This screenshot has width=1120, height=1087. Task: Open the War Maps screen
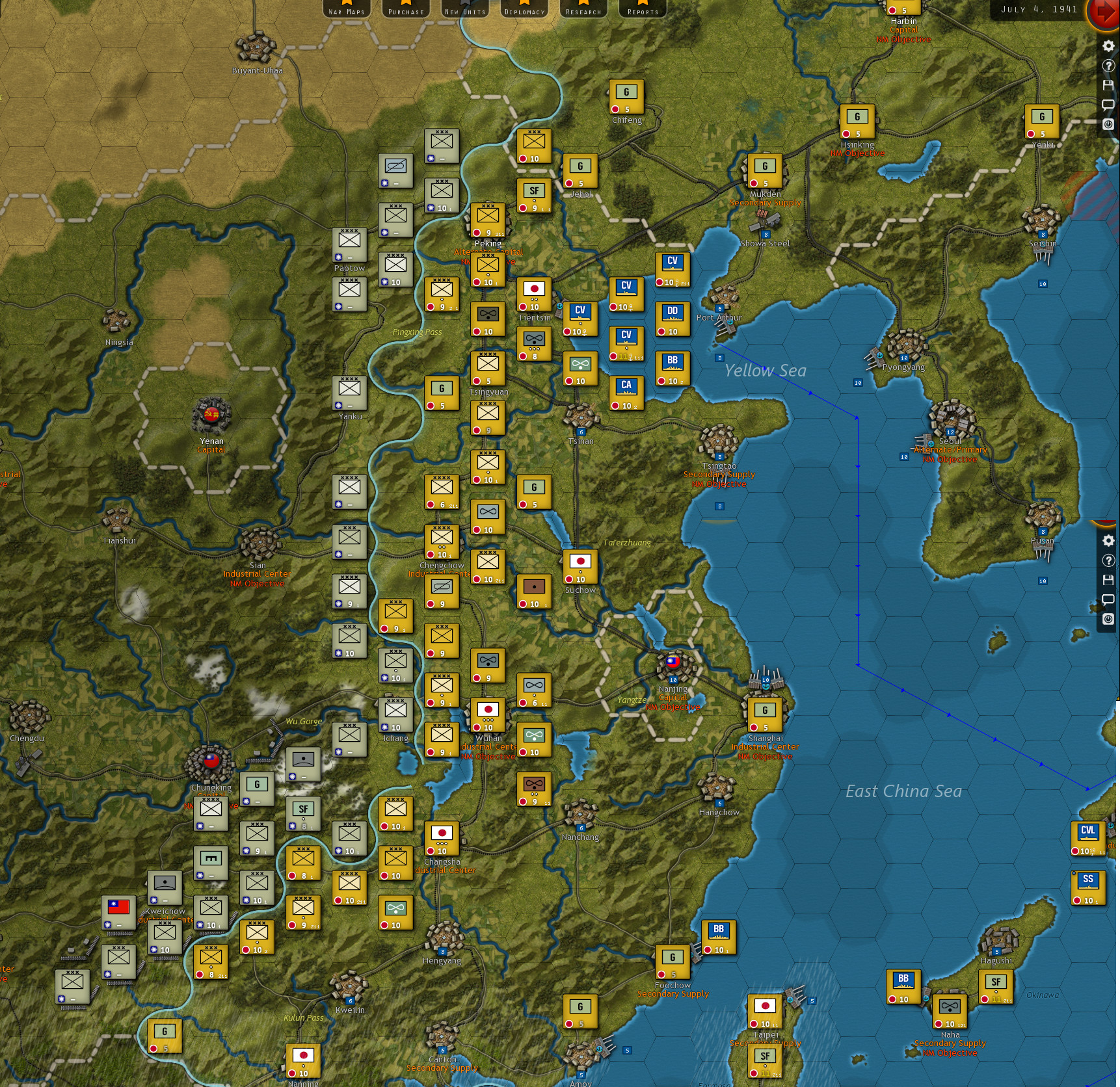point(345,10)
